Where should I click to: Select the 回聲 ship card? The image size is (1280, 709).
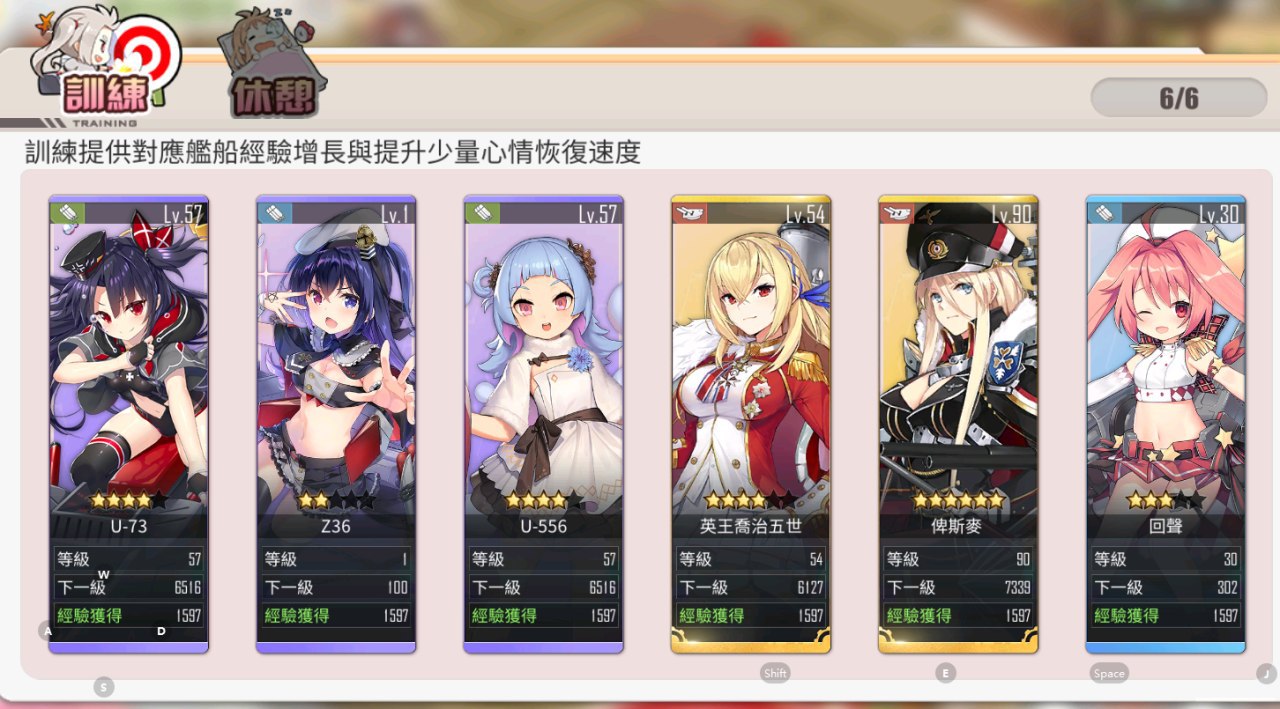click(1166, 400)
